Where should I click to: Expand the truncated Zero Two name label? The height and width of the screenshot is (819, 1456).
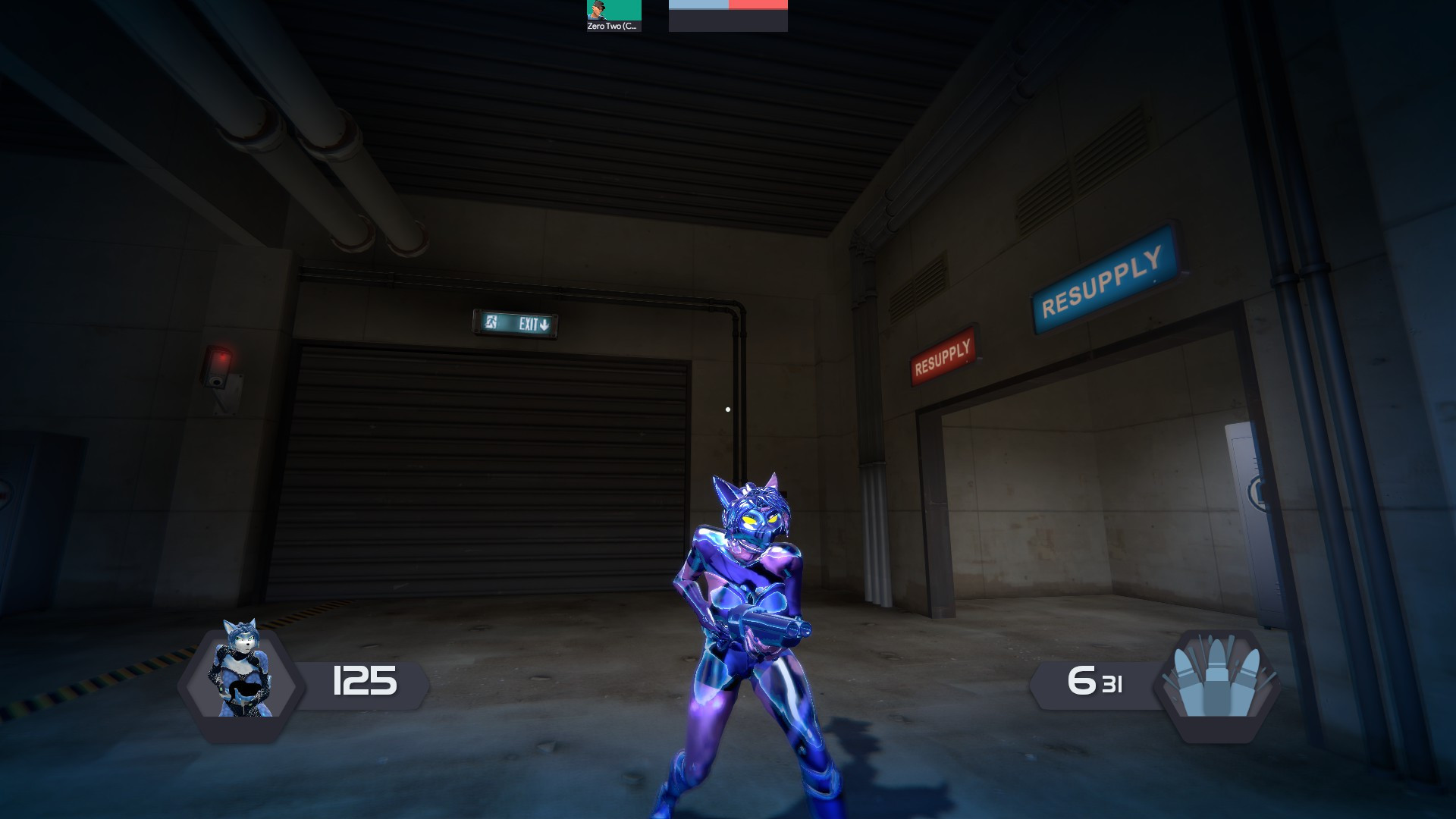[x=612, y=25]
